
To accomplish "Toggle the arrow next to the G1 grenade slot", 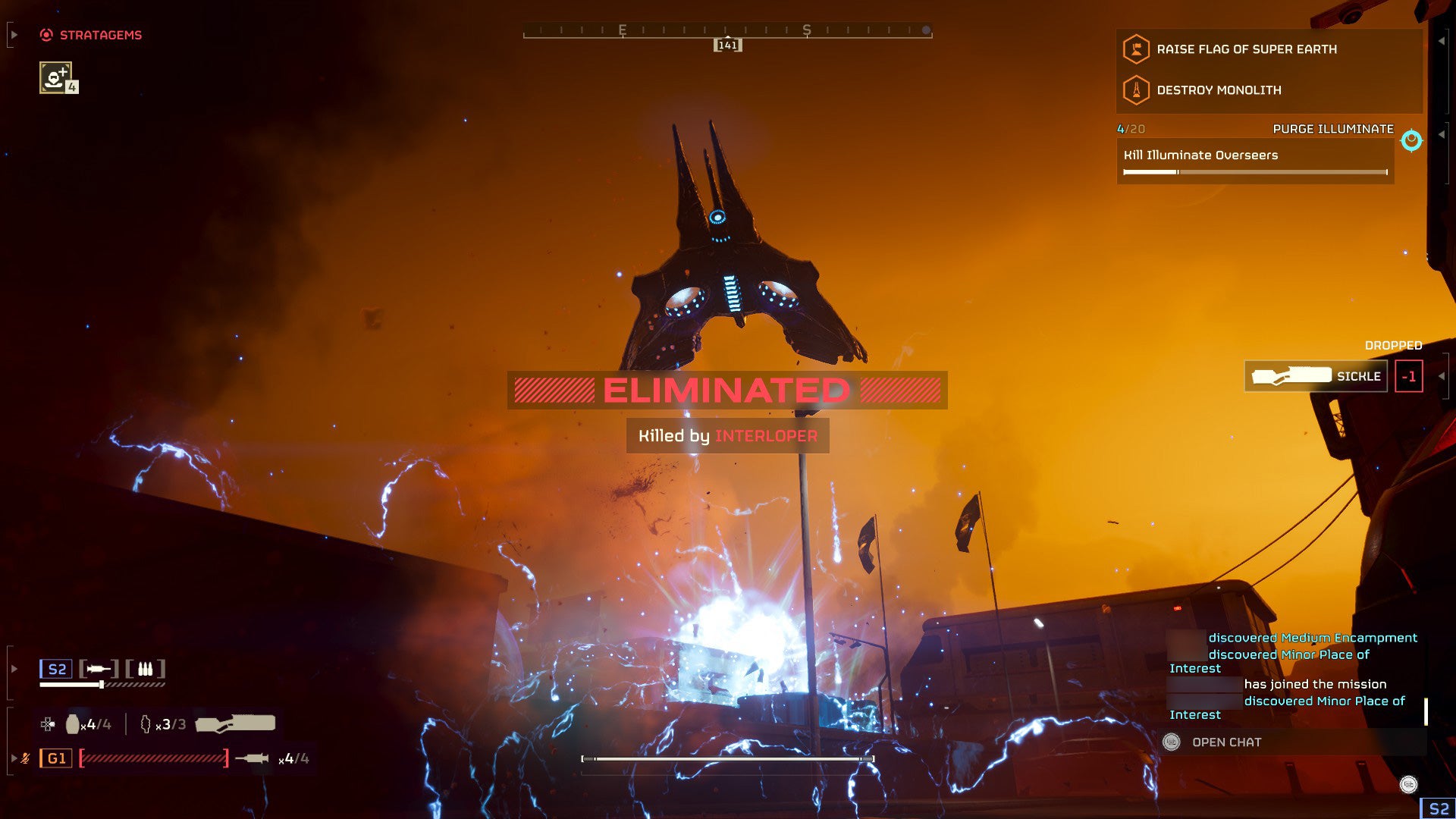I will [14, 758].
